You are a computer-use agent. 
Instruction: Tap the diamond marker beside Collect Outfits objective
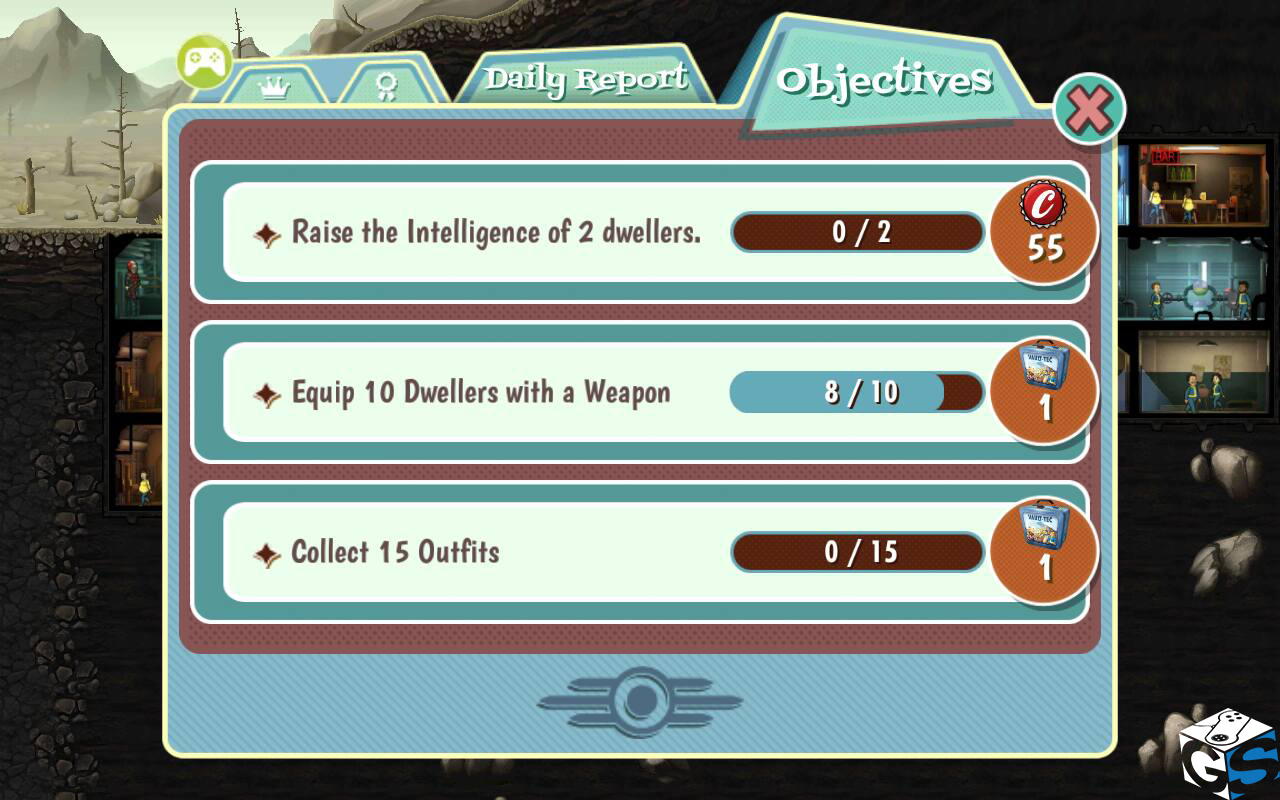(267, 551)
